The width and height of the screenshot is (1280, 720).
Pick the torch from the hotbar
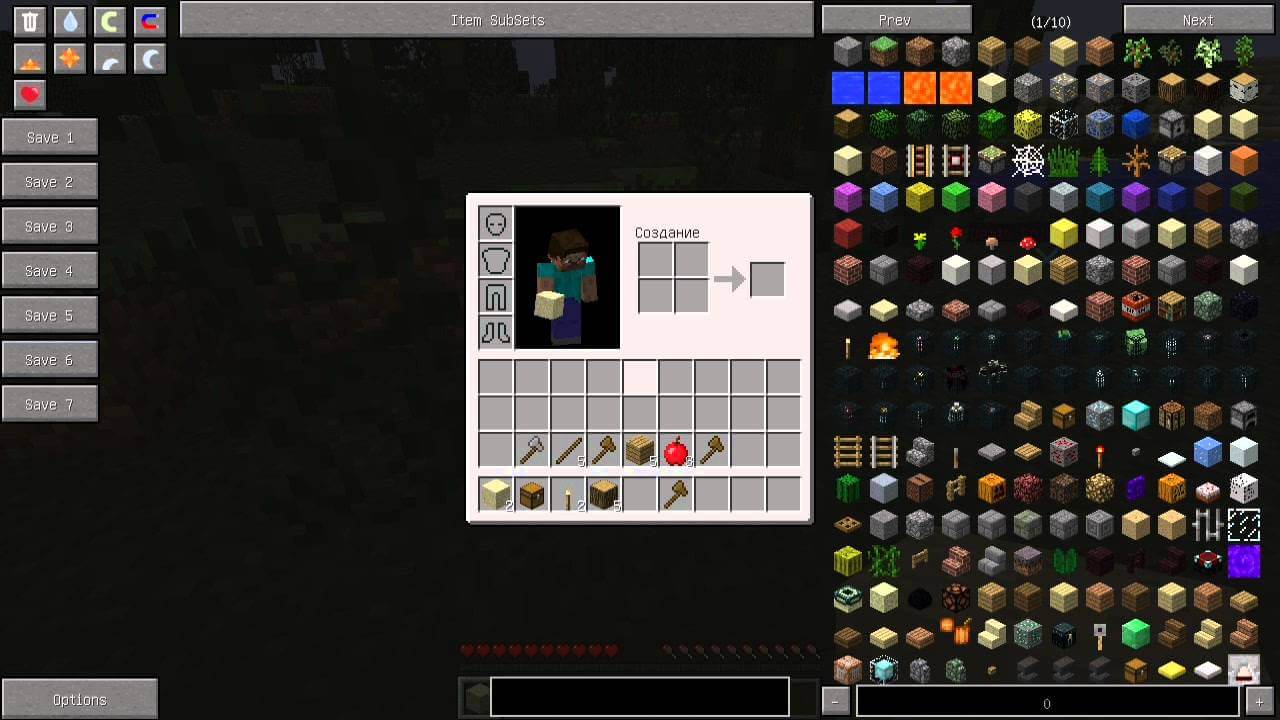[568, 494]
